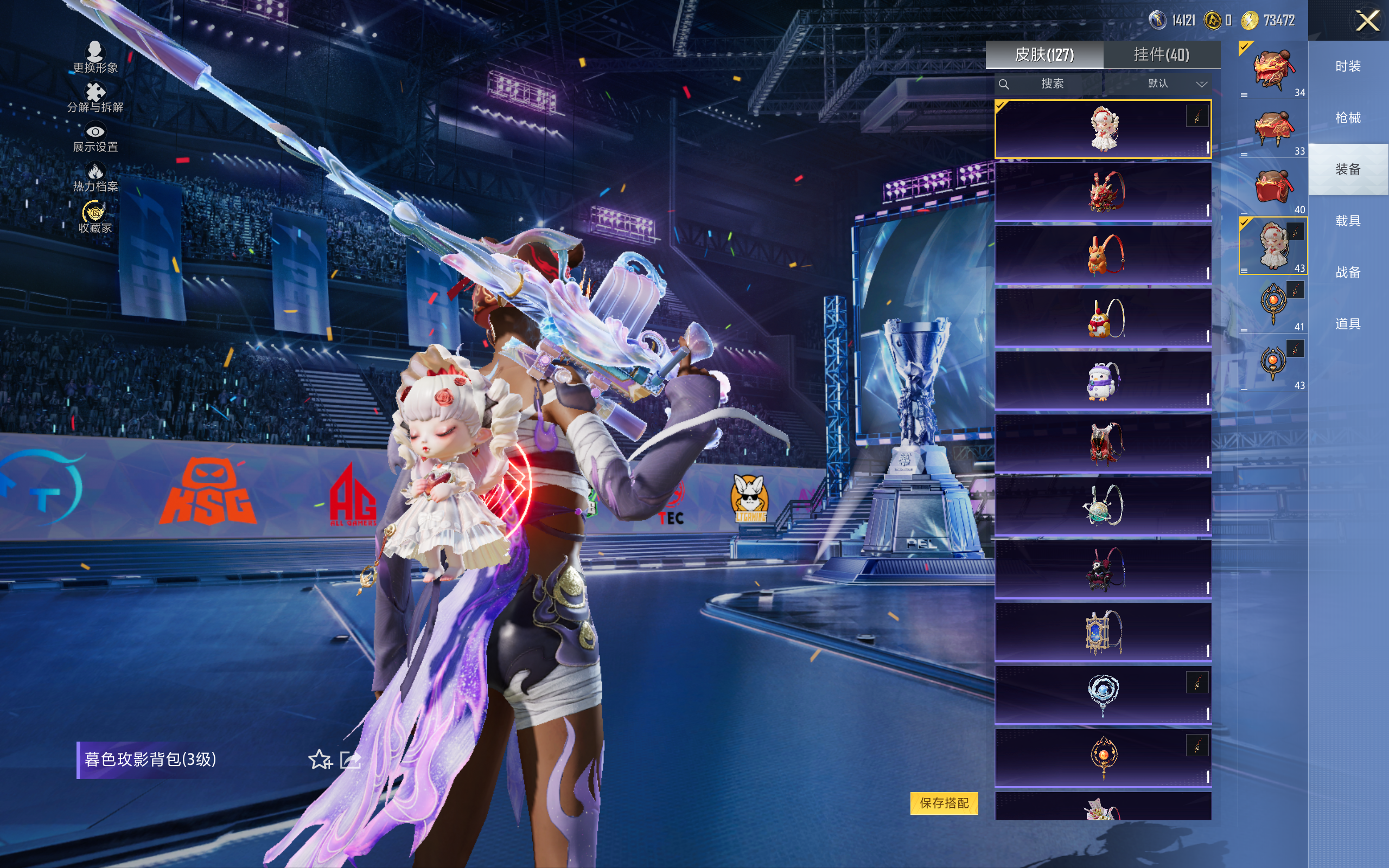1389x868 pixels.
Task: Share the backpack using the share icon
Action: point(350,759)
